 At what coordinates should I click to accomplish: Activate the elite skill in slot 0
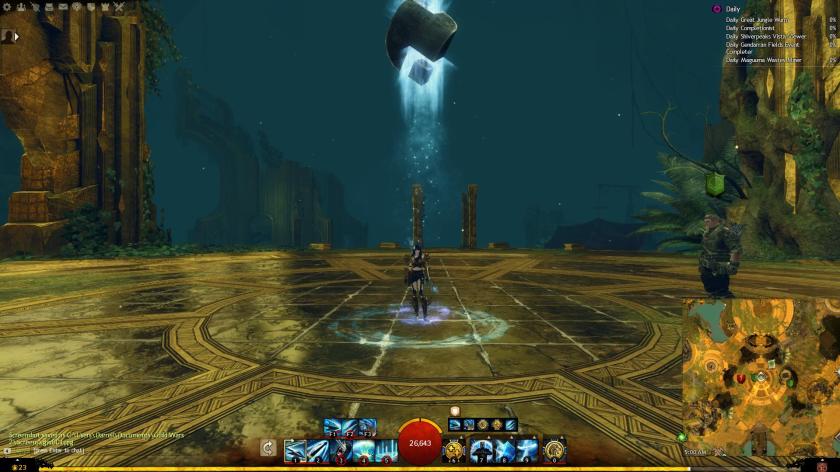coord(554,450)
